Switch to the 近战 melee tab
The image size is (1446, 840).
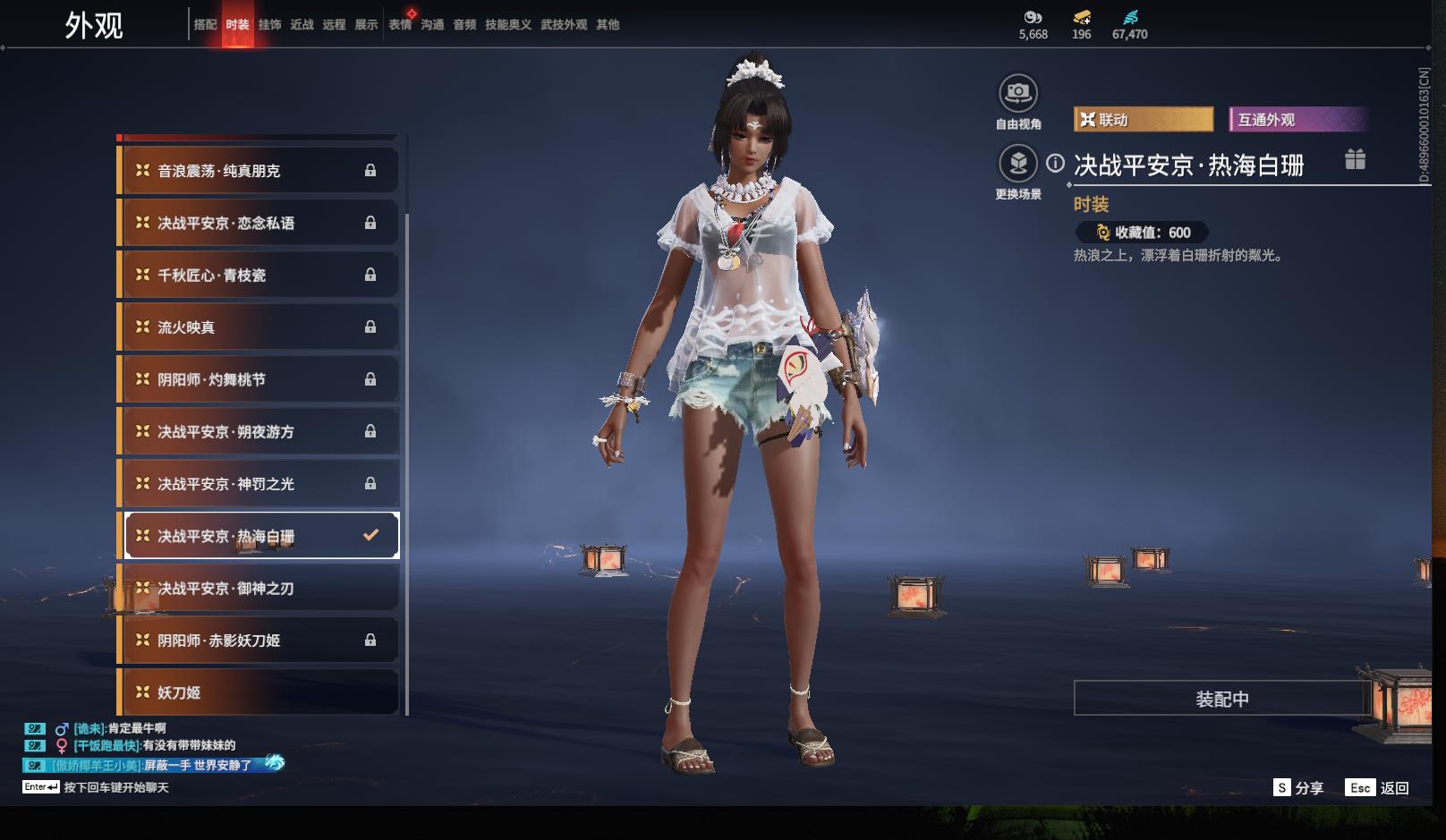click(302, 24)
